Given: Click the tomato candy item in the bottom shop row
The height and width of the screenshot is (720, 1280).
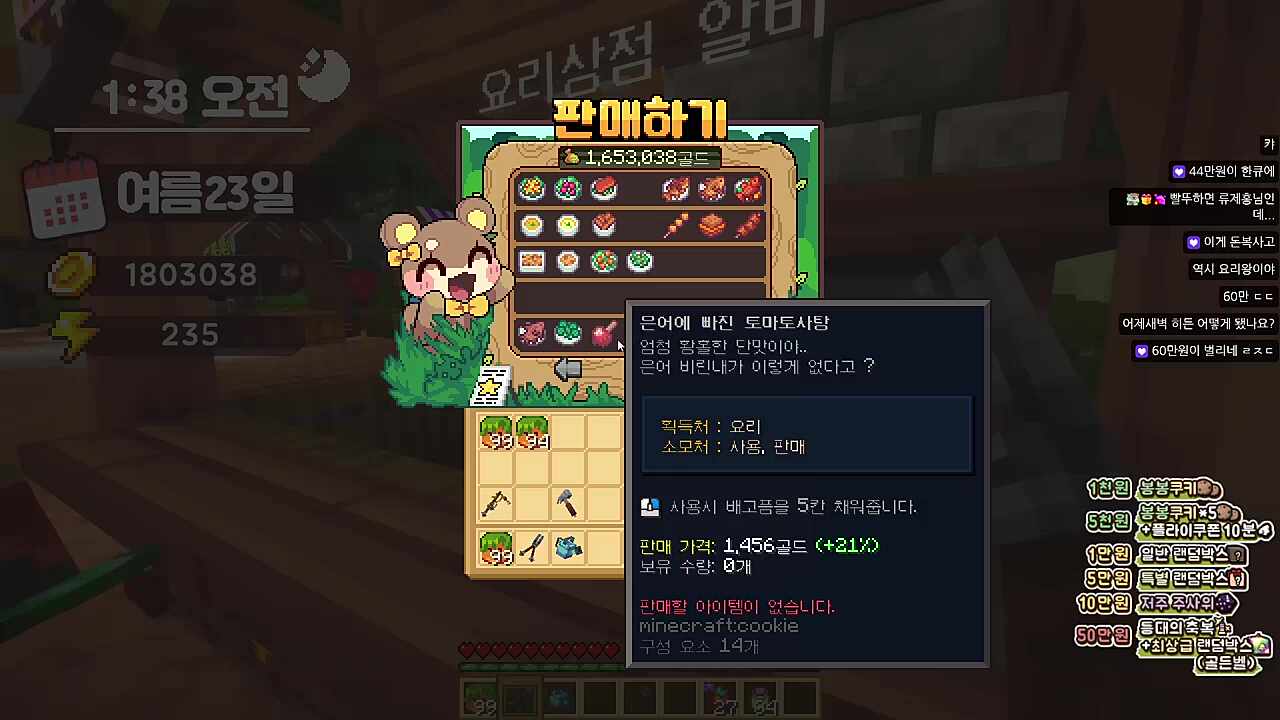Looking at the screenshot, I should click(603, 334).
